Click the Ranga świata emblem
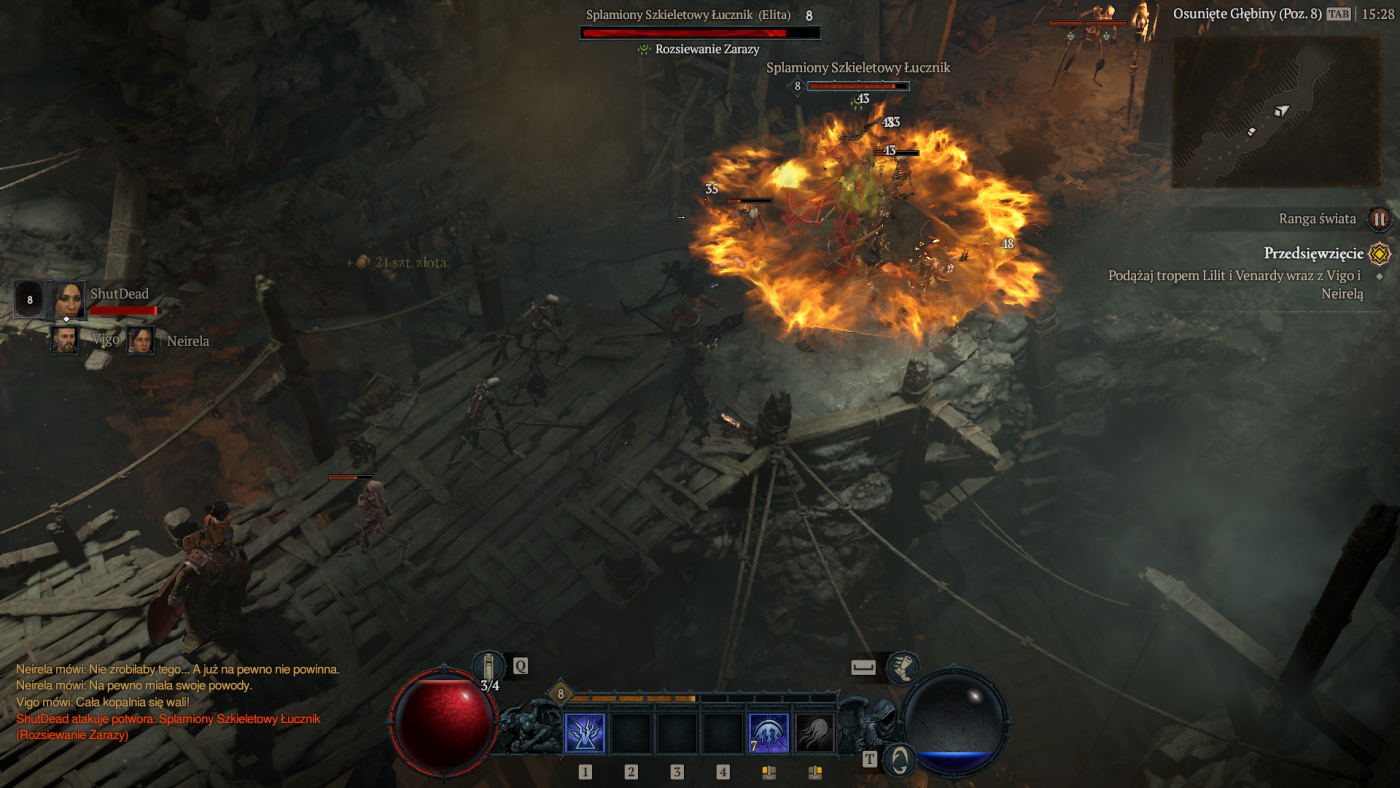 click(1379, 219)
